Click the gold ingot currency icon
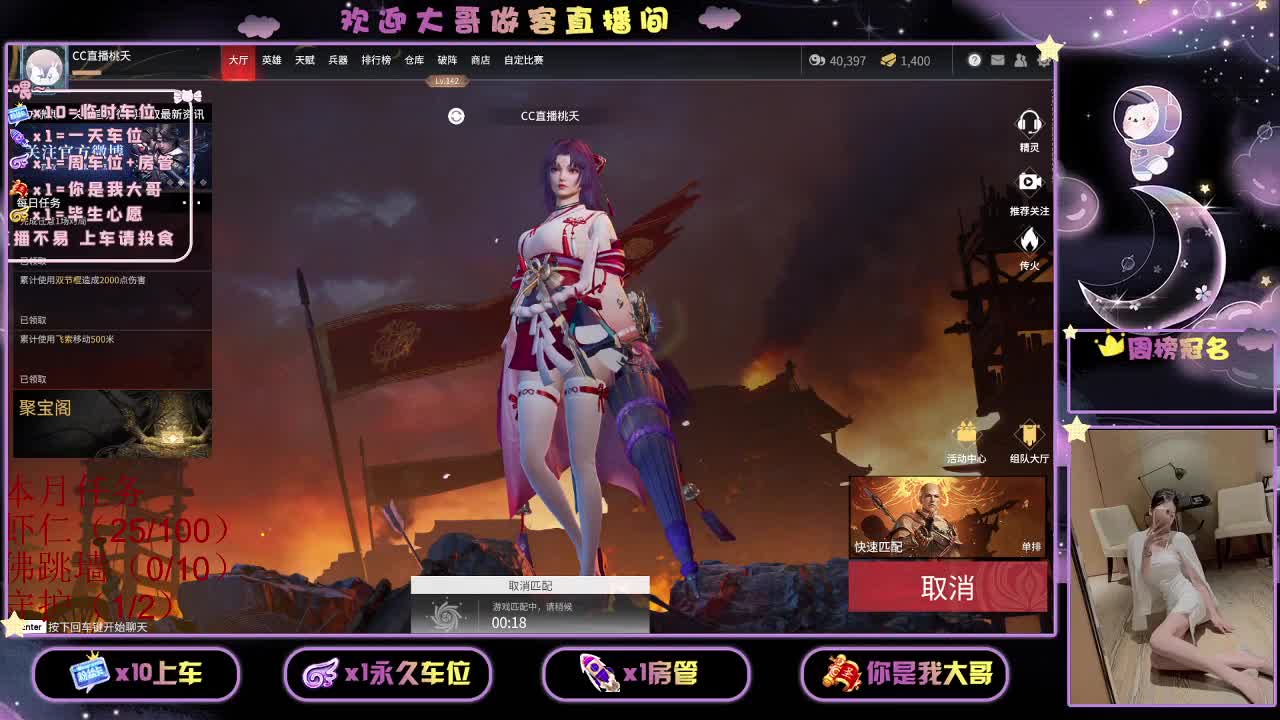Viewport: 1280px width, 720px height. (x=888, y=61)
